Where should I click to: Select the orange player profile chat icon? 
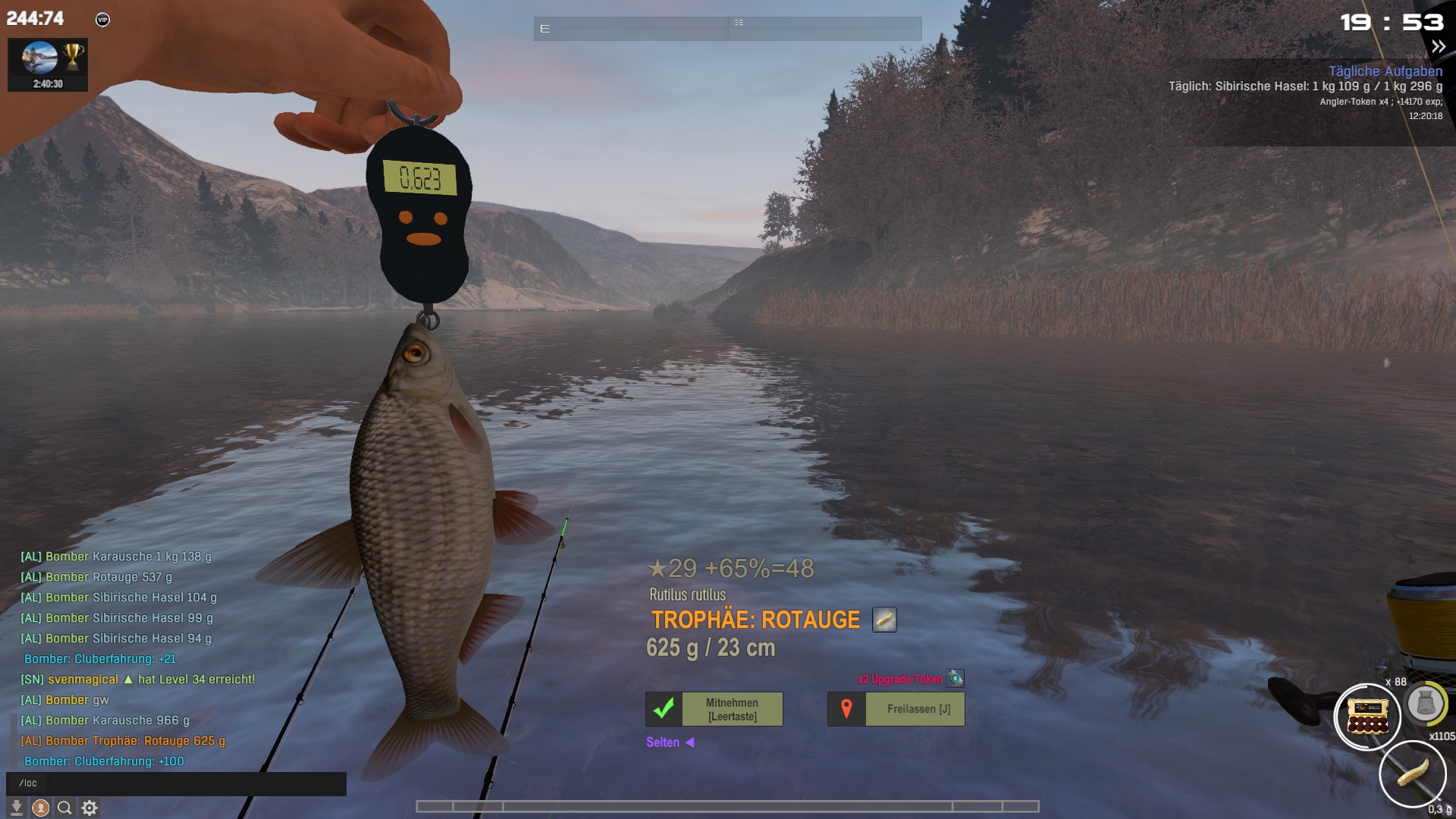(x=41, y=808)
